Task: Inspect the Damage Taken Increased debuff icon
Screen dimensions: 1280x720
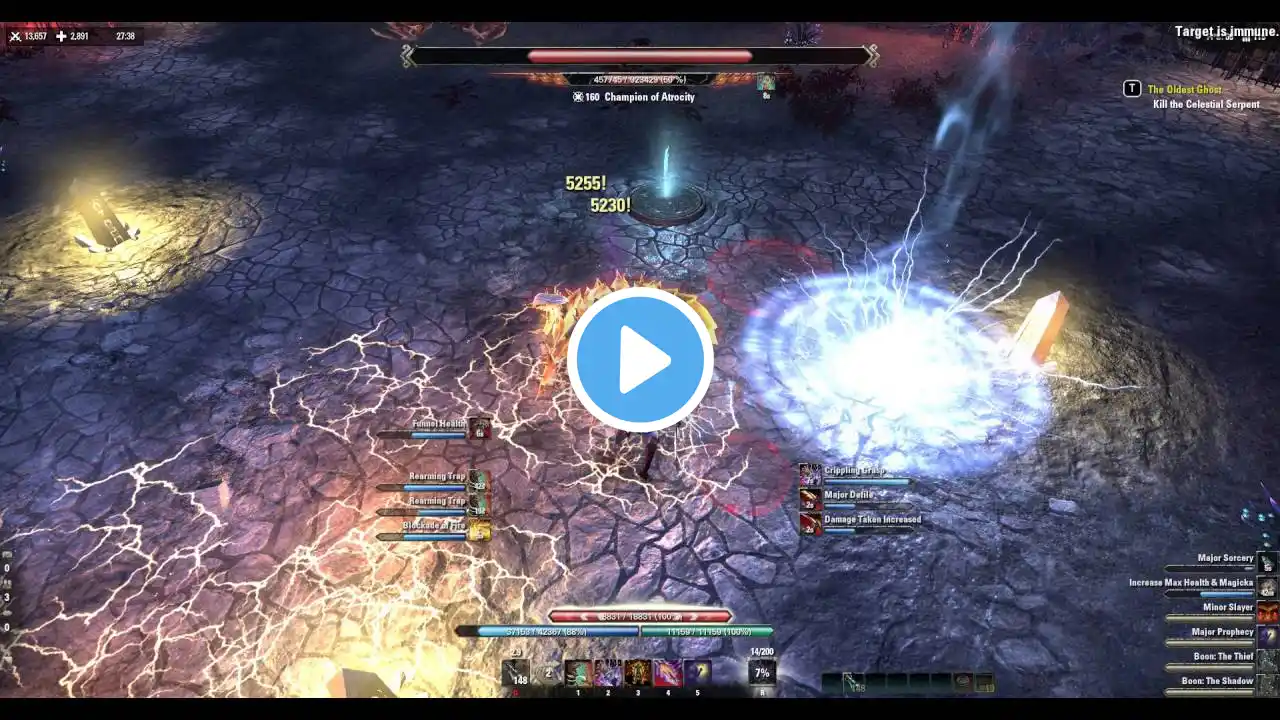Action: coord(810,523)
